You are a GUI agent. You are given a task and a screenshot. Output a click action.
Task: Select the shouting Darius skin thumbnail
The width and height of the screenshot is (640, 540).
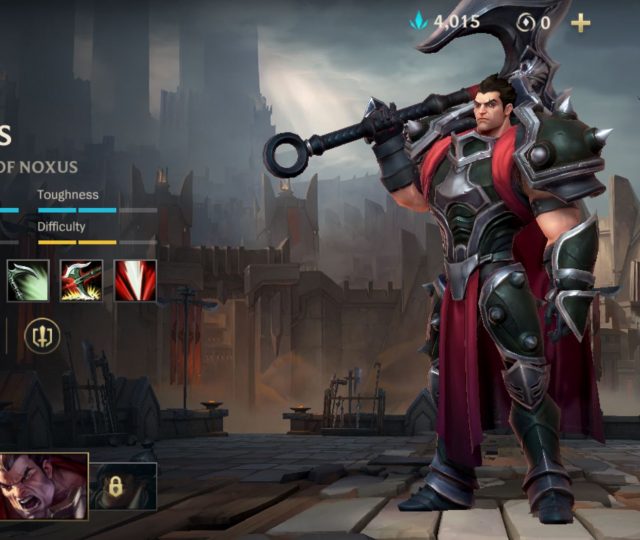pos(43,486)
